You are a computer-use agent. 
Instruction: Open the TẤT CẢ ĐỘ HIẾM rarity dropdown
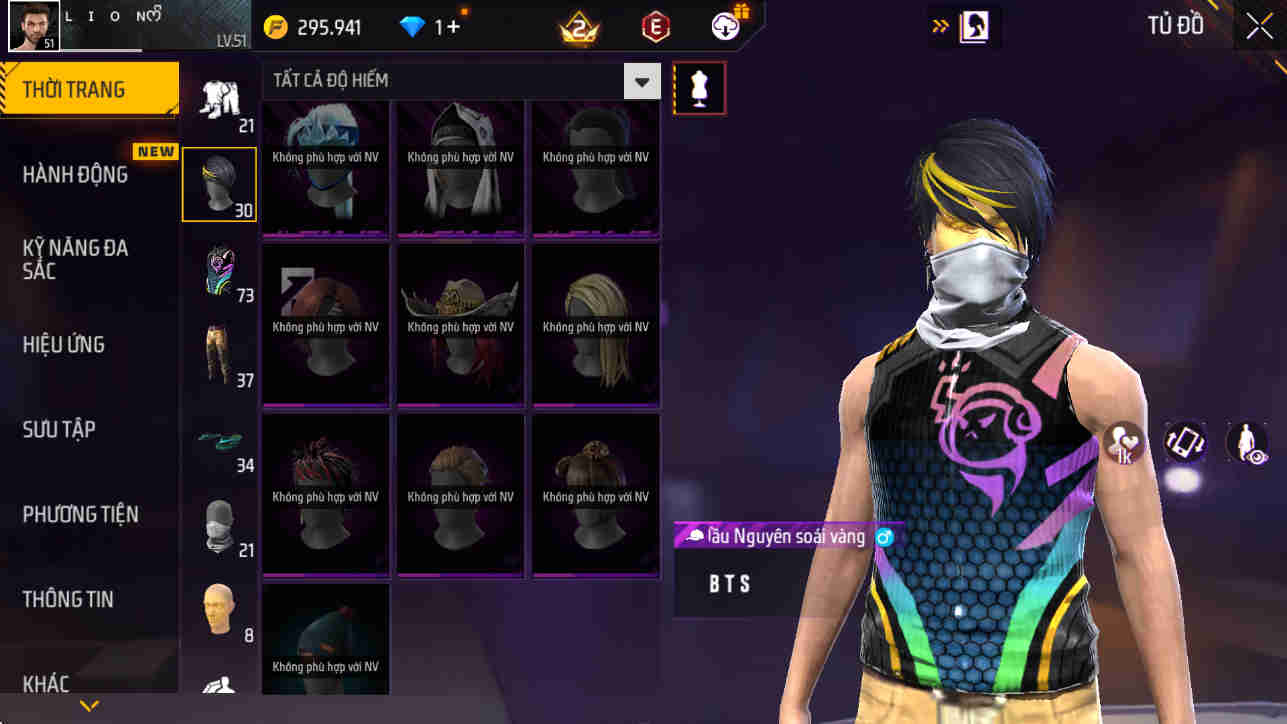(640, 80)
